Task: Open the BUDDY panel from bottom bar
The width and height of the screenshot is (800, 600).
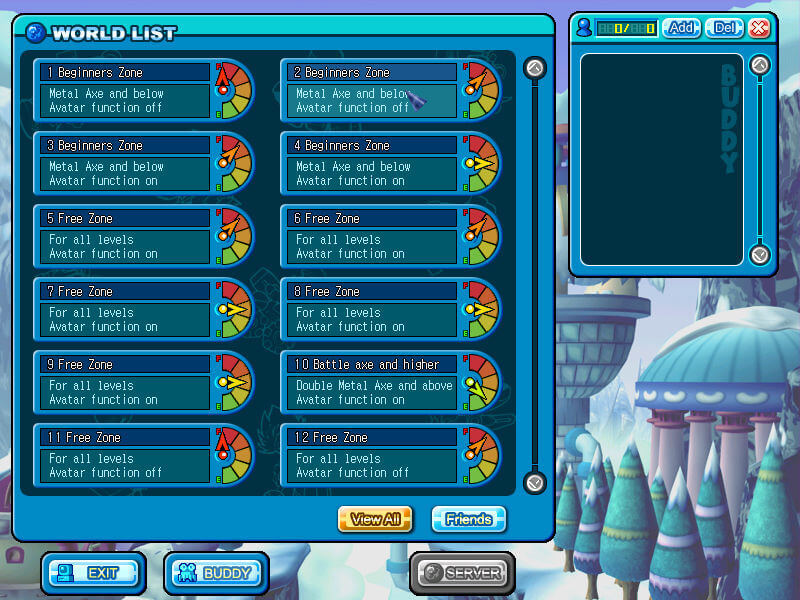Action: click(x=216, y=573)
